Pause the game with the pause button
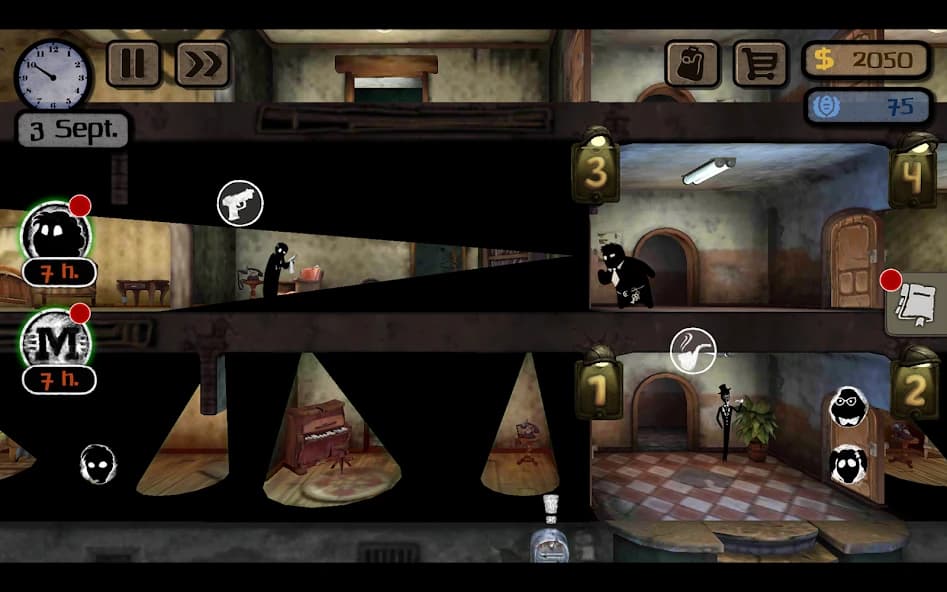This screenshot has height=592, width=947. 133,64
